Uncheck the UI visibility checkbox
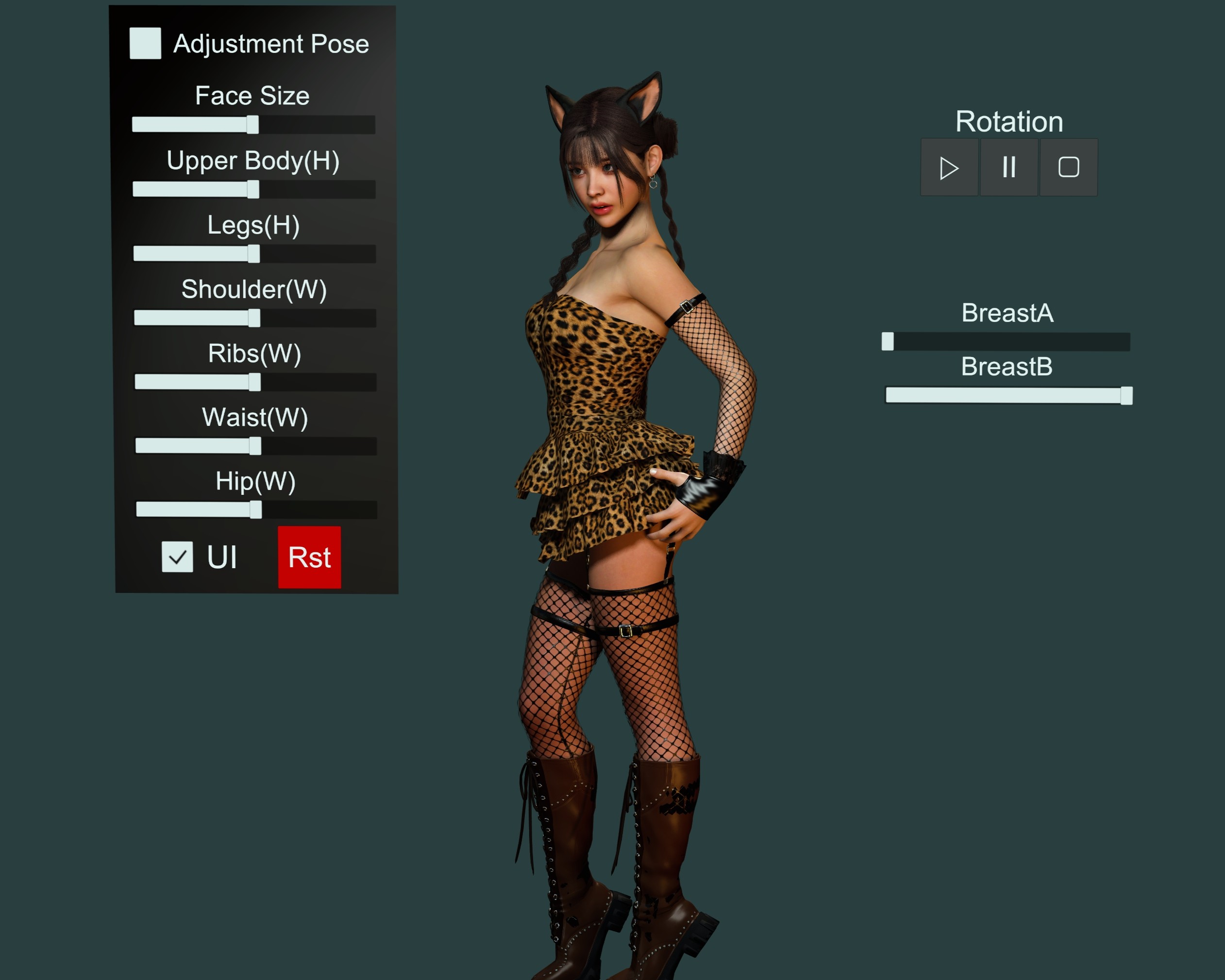This screenshot has width=1225, height=980. pos(177,557)
